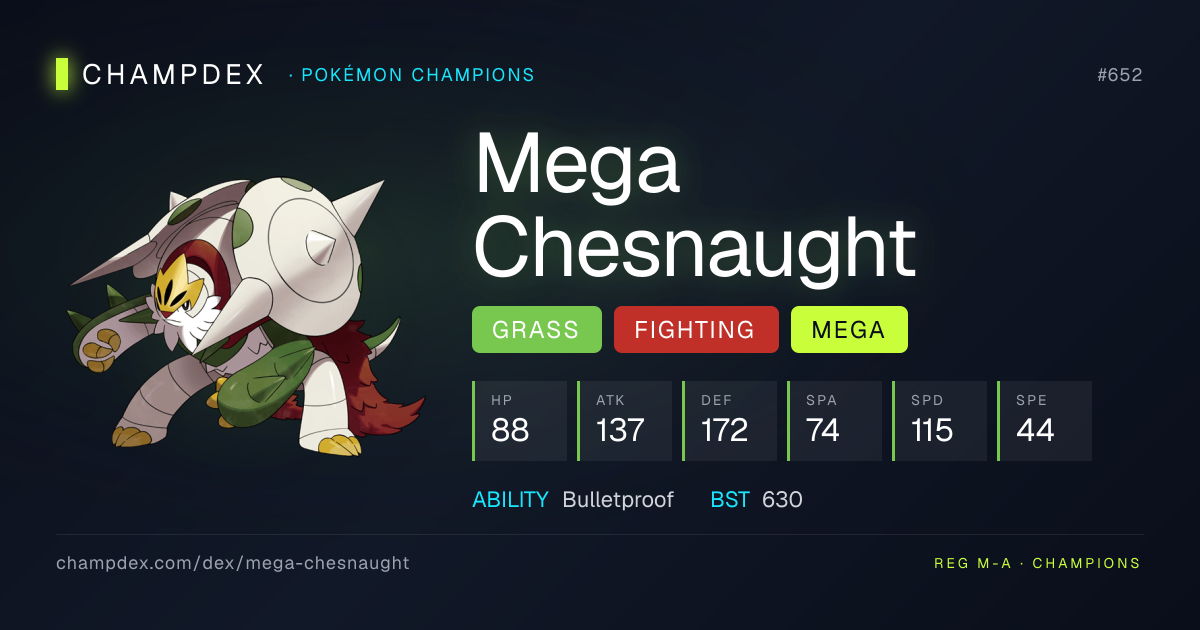This screenshot has width=1200, height=630.
Task: Open the Bulletproof ability entry
Action: [x=618, y=499]
